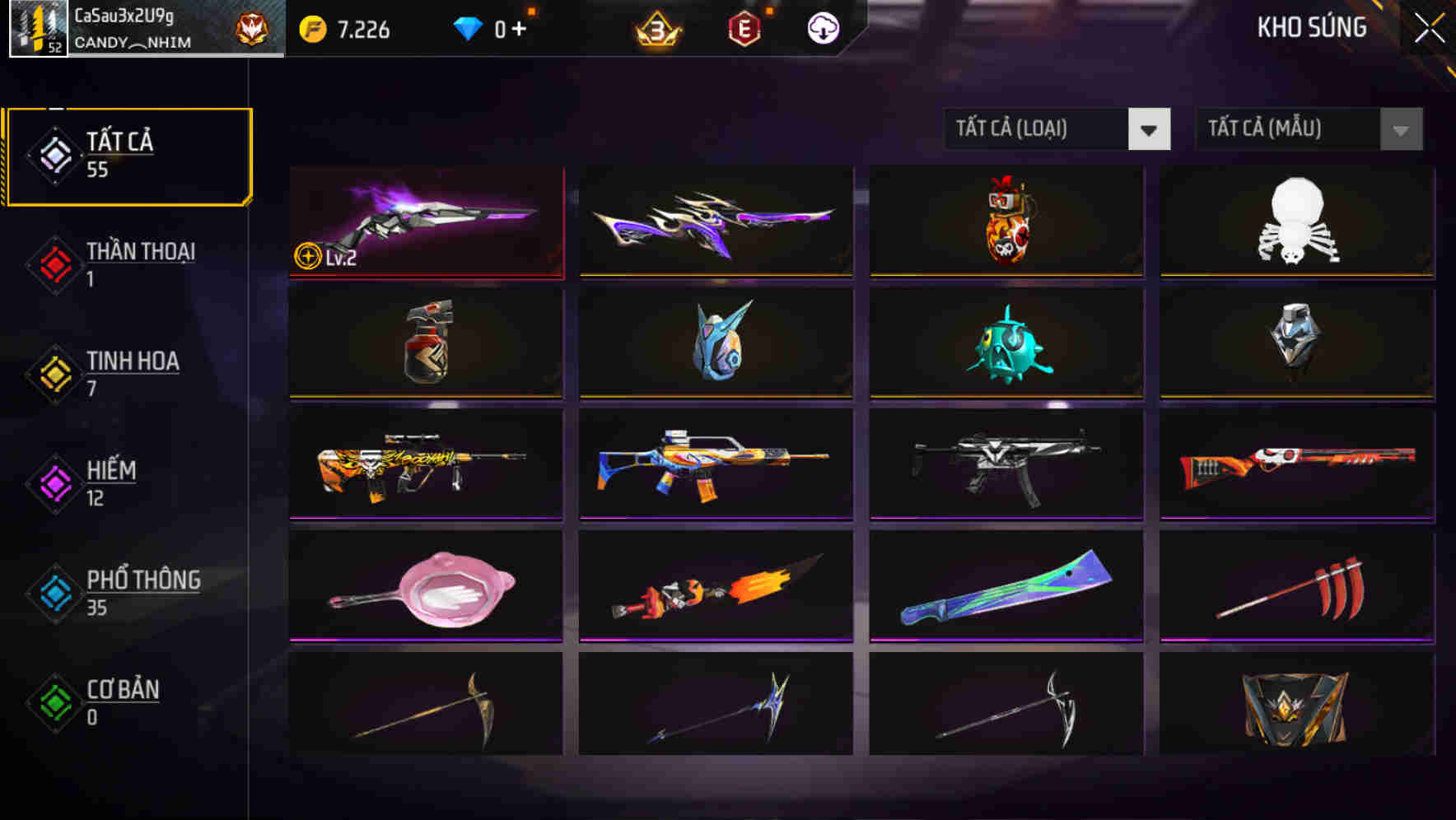
Task: Click the diamond currency icon
Action: (x=466, y=27)
